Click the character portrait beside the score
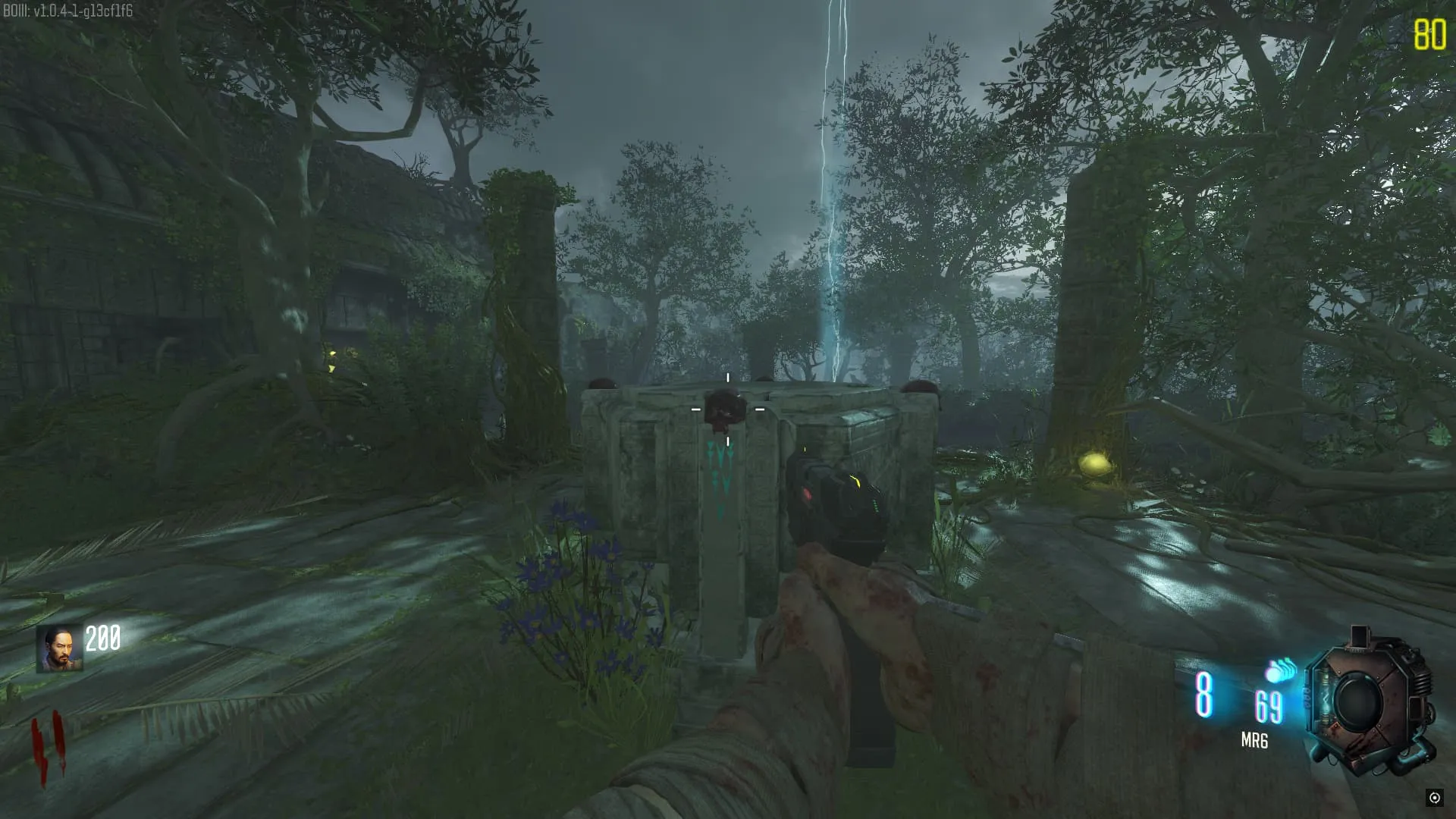This screenshot has height=819, width=1456. [59, 649]
